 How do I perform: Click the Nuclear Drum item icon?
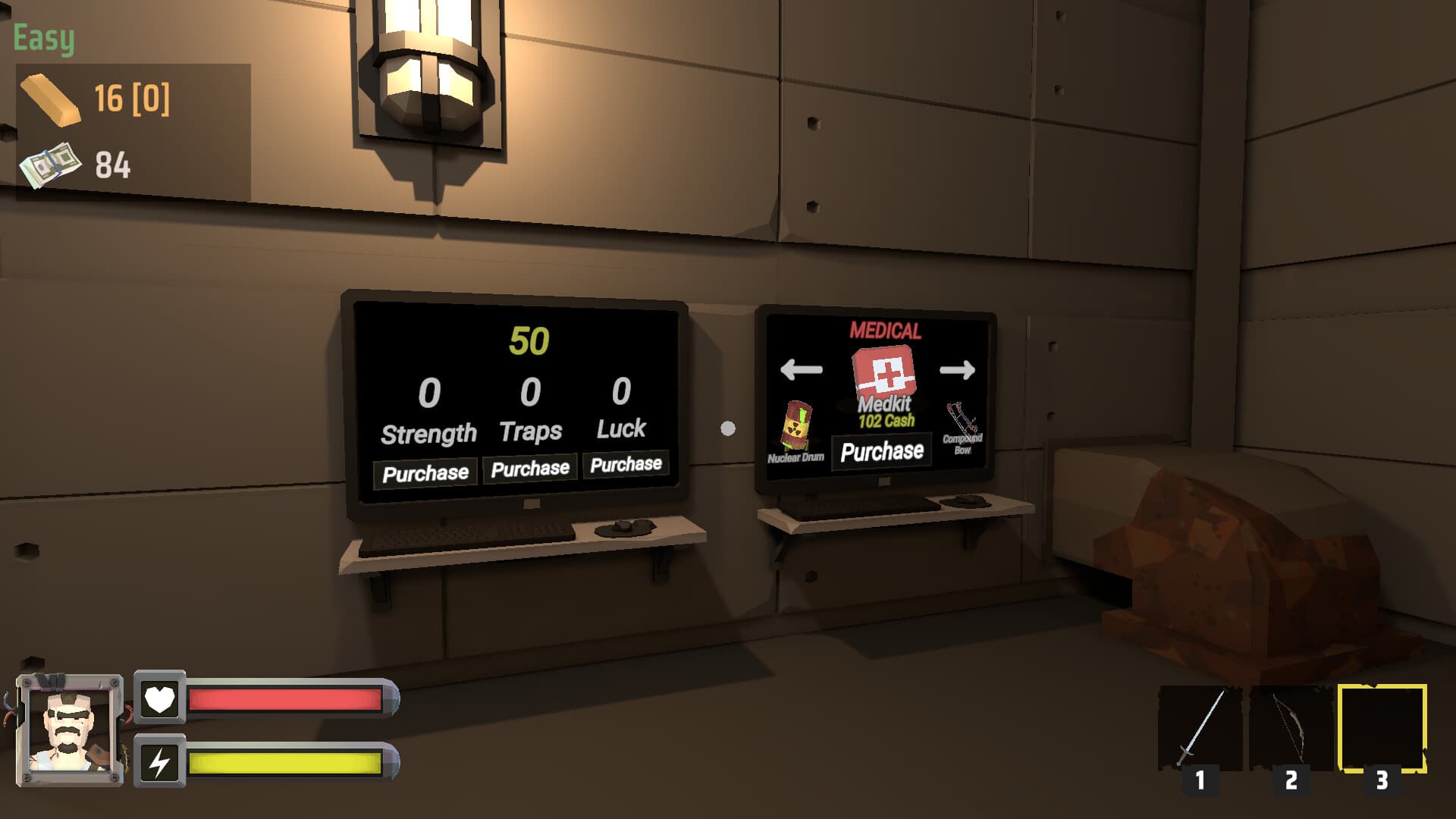[796, 428]
